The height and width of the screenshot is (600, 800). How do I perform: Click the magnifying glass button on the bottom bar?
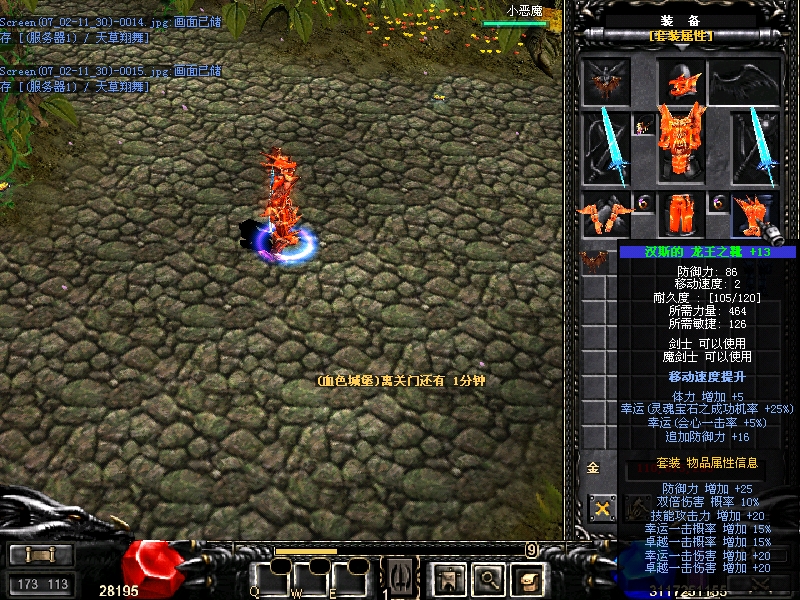pyautogui.click(x=487, y=577)
